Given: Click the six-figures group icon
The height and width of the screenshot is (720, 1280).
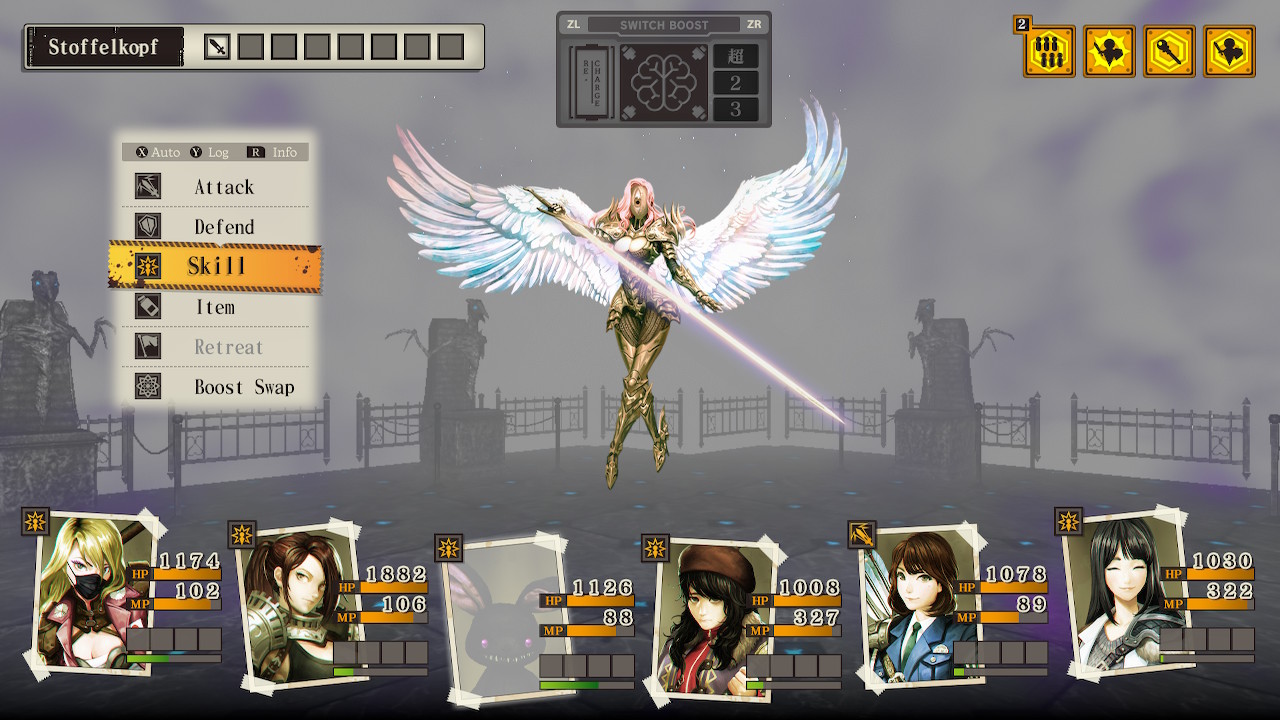Looking at the screenshot, I should [x=1049, y=52].
